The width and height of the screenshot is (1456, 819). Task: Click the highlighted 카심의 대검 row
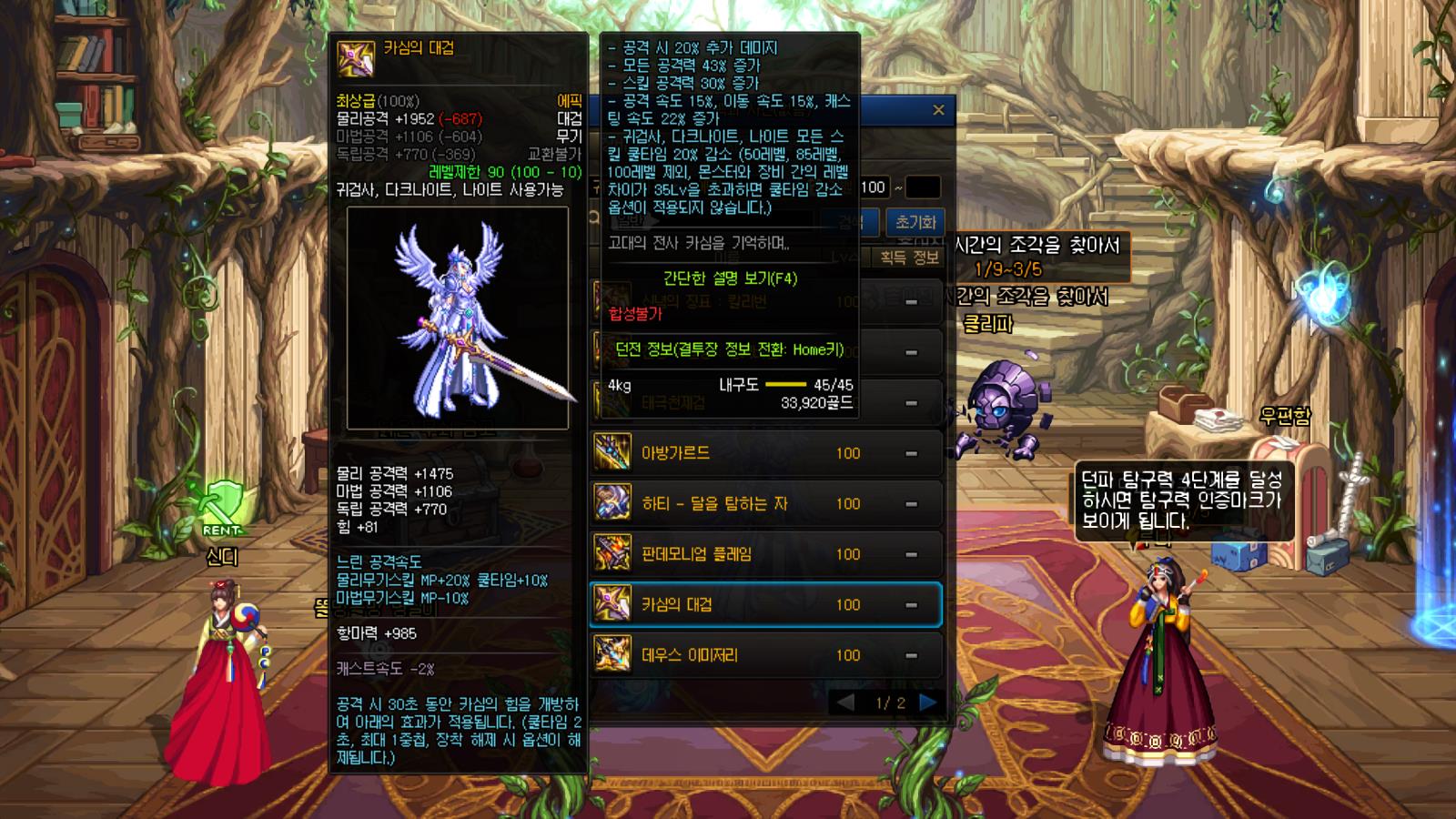point(764,604)
